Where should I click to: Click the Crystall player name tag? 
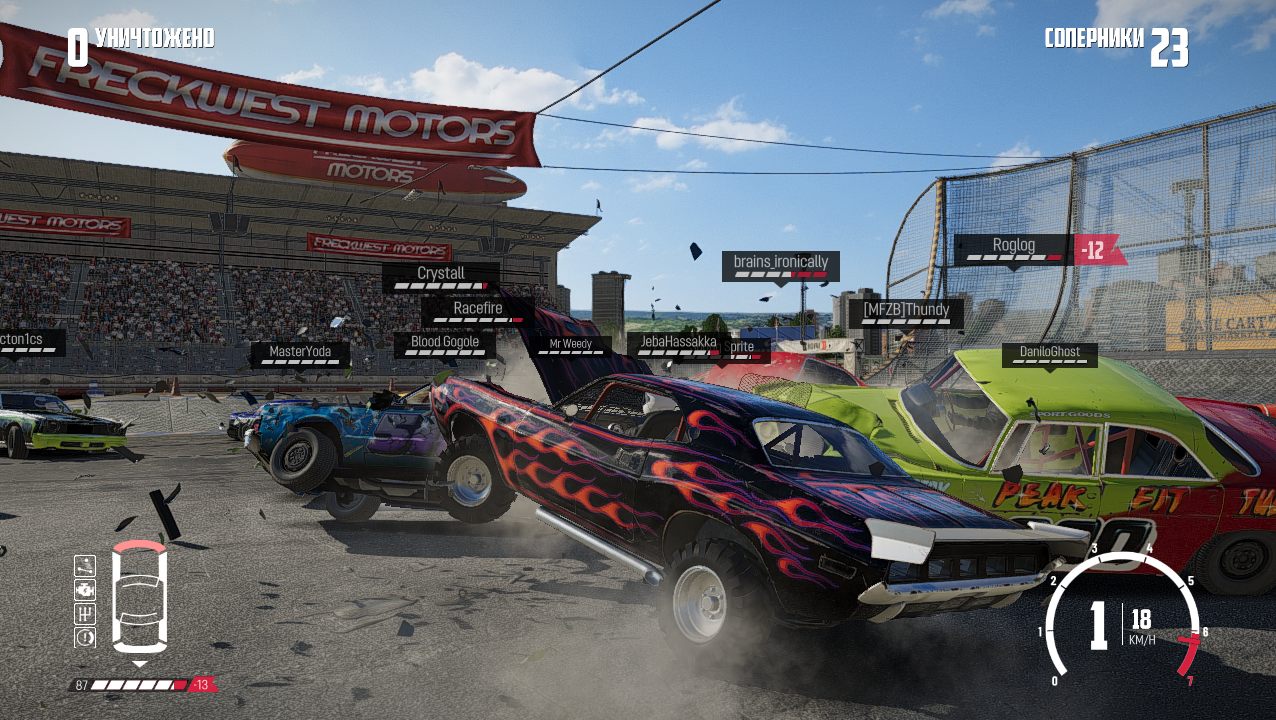click(x=440, y=277)
